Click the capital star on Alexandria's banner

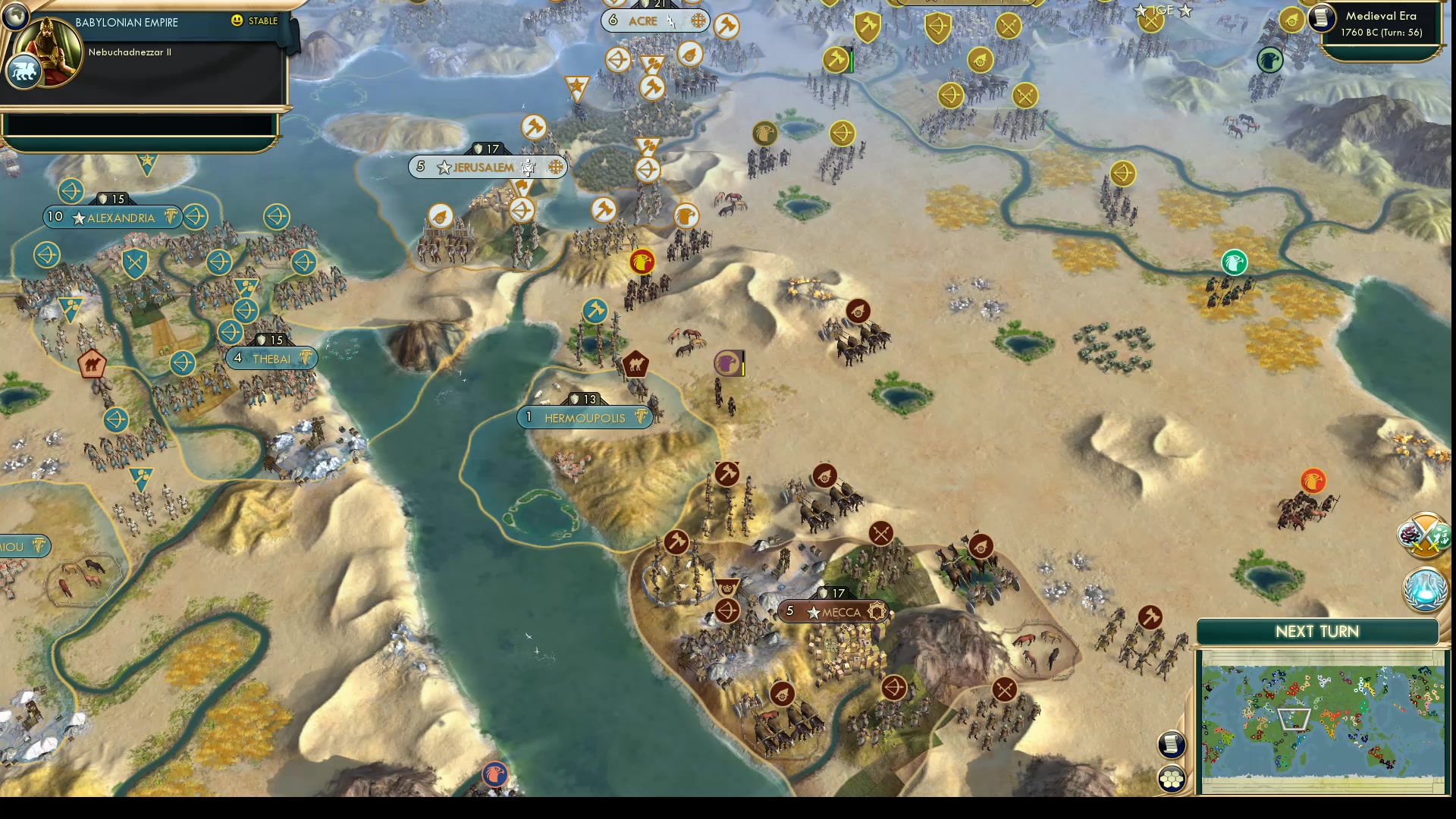tap(79, 218)
